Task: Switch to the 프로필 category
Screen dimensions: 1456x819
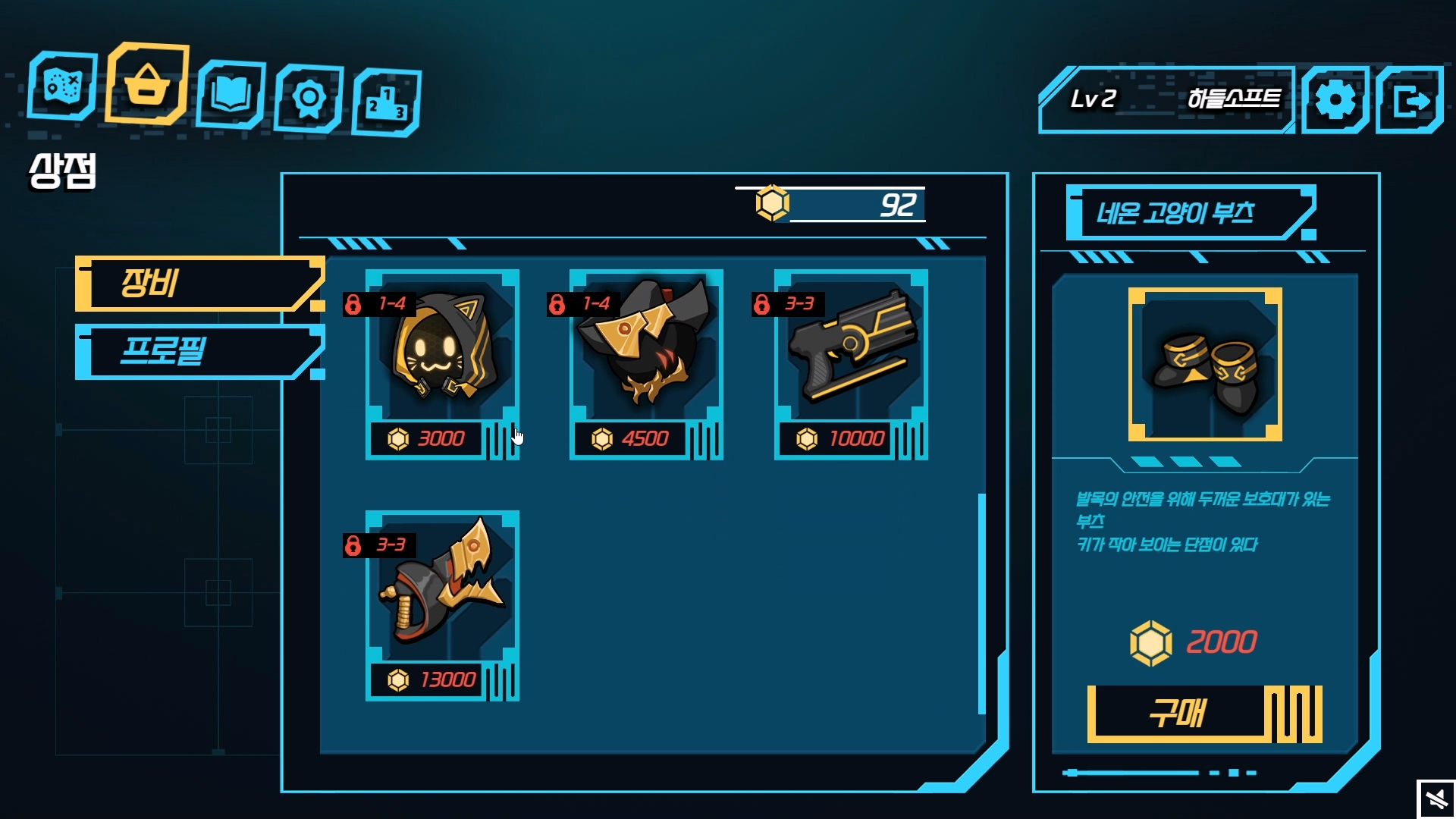Action: (199, 351)
